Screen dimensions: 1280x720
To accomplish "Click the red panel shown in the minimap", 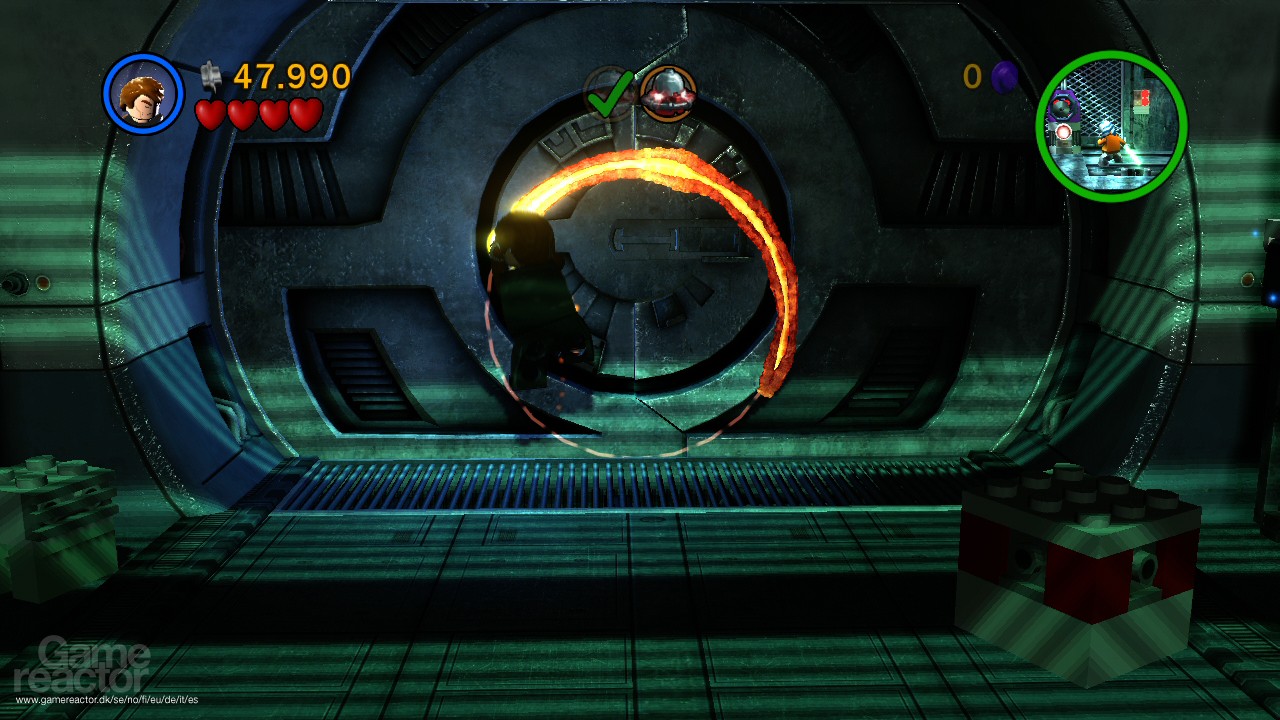I will pos(1142,100).
